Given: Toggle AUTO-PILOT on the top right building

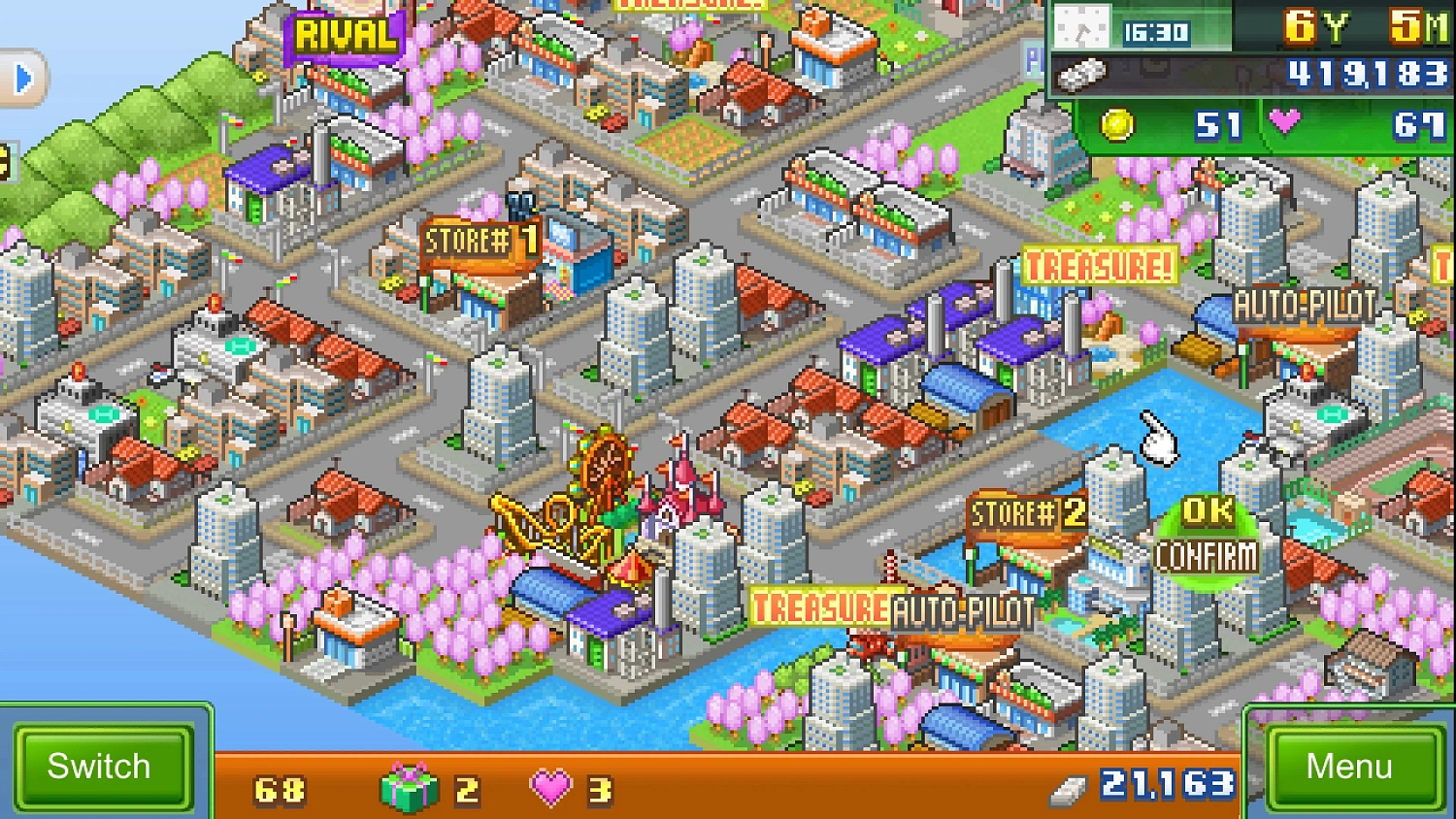Looking at the screenshot, I should point(1306,306).
